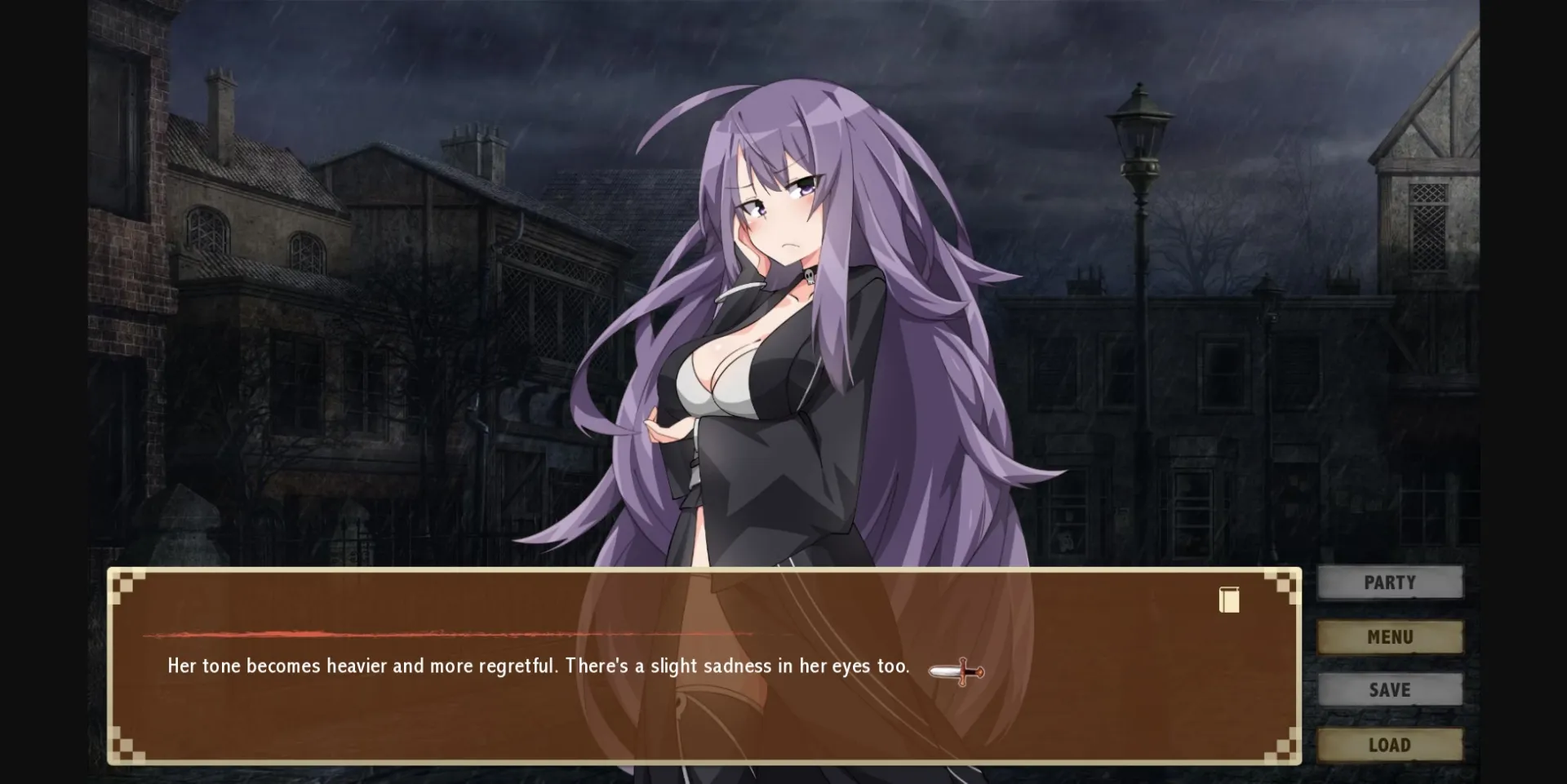Image resolution: width=1567 pixels, height=784 pixels.
Task: Click the dagger icon after the narration text
Action: pyautogui.click(x=957, y=671)
